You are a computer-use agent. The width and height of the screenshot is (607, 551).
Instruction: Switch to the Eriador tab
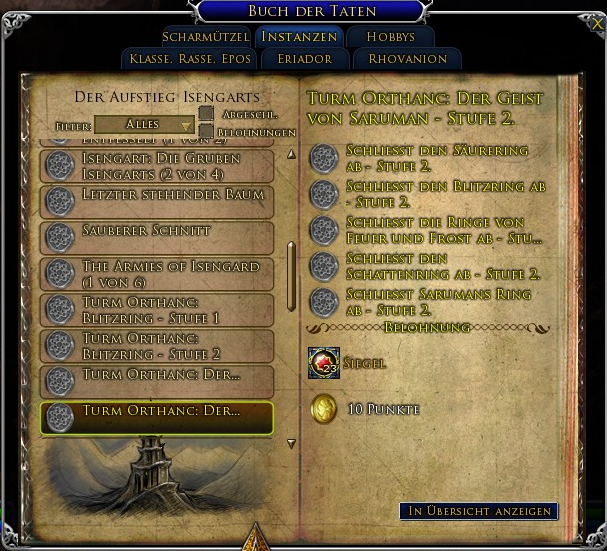coord(305,59)
